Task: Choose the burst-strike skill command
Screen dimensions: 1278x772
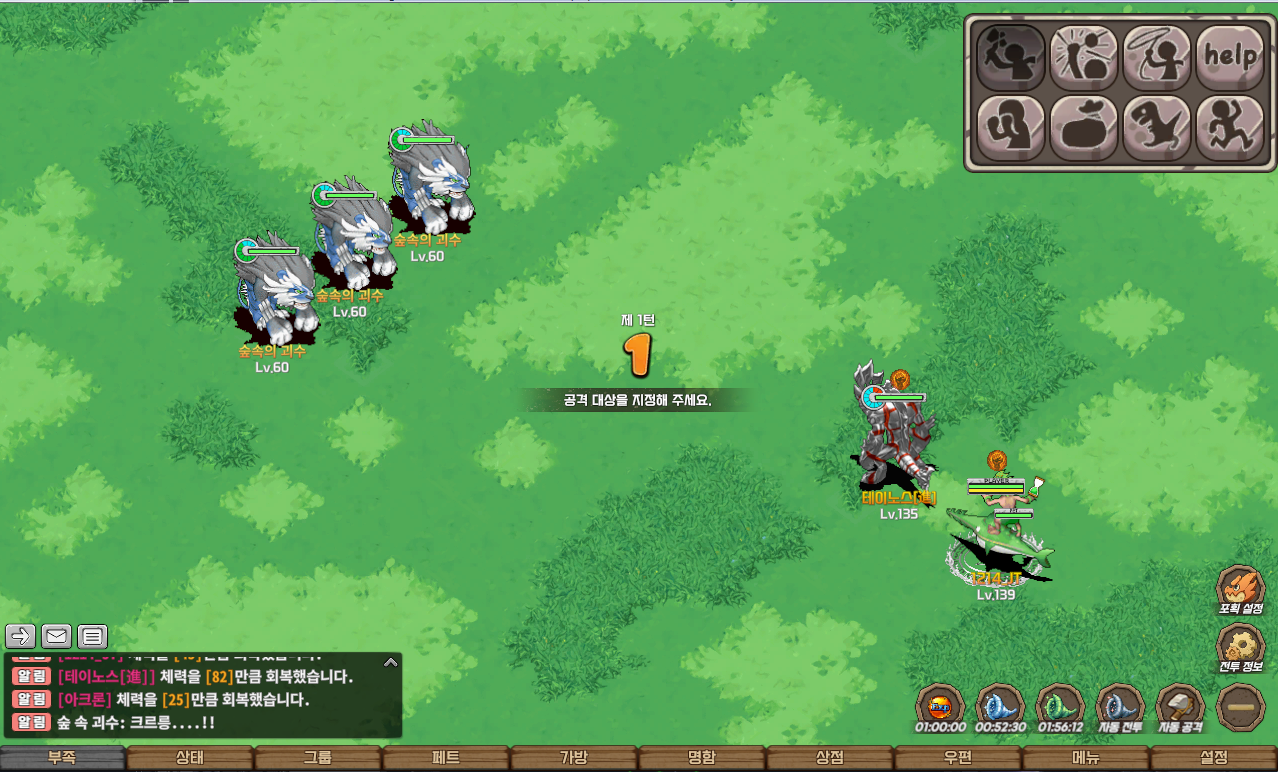Action: coord(1084,57)
